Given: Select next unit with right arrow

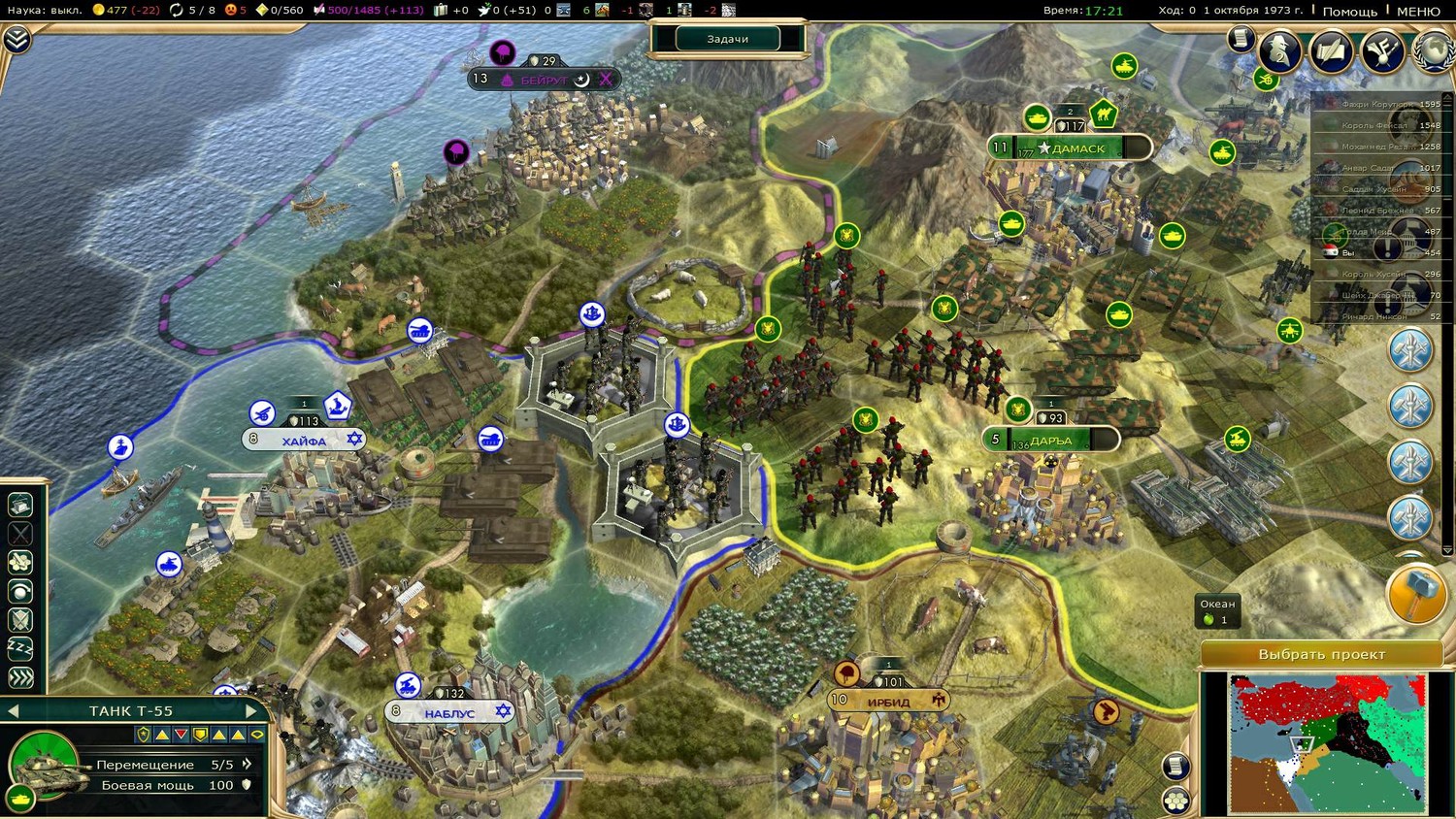Looking at the screenshot, I should (251, 711).
